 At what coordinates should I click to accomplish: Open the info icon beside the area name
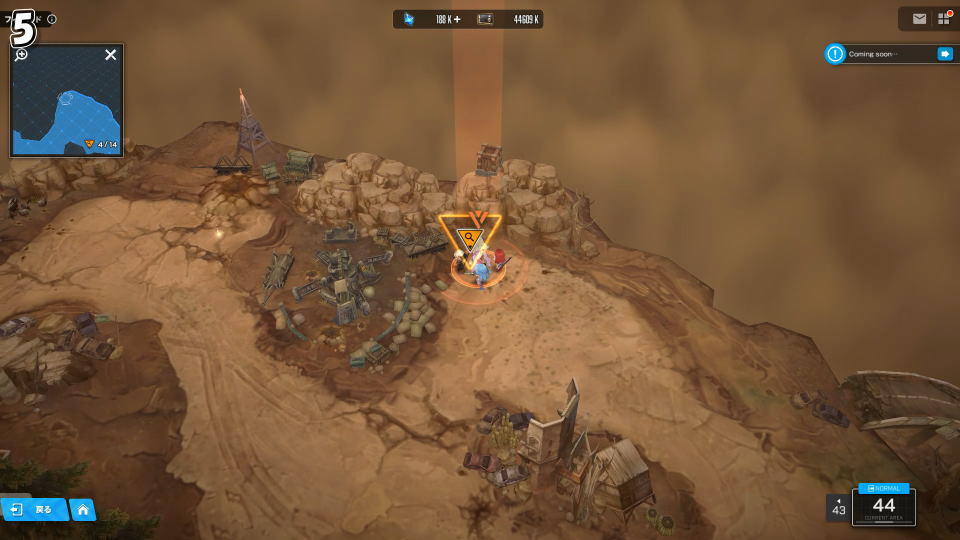(x=52, y=19)
